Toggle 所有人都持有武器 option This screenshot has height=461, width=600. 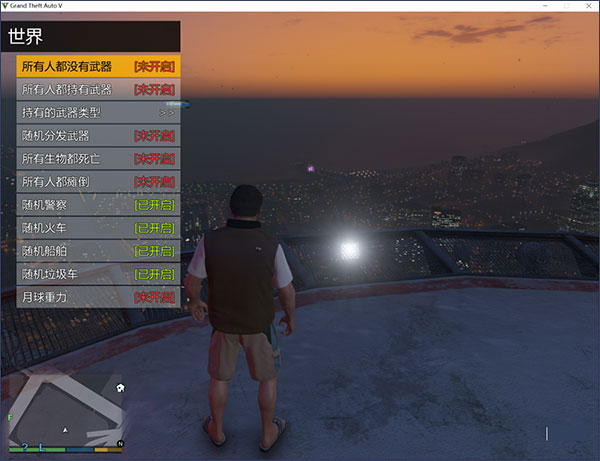click(x=98, y=90)
